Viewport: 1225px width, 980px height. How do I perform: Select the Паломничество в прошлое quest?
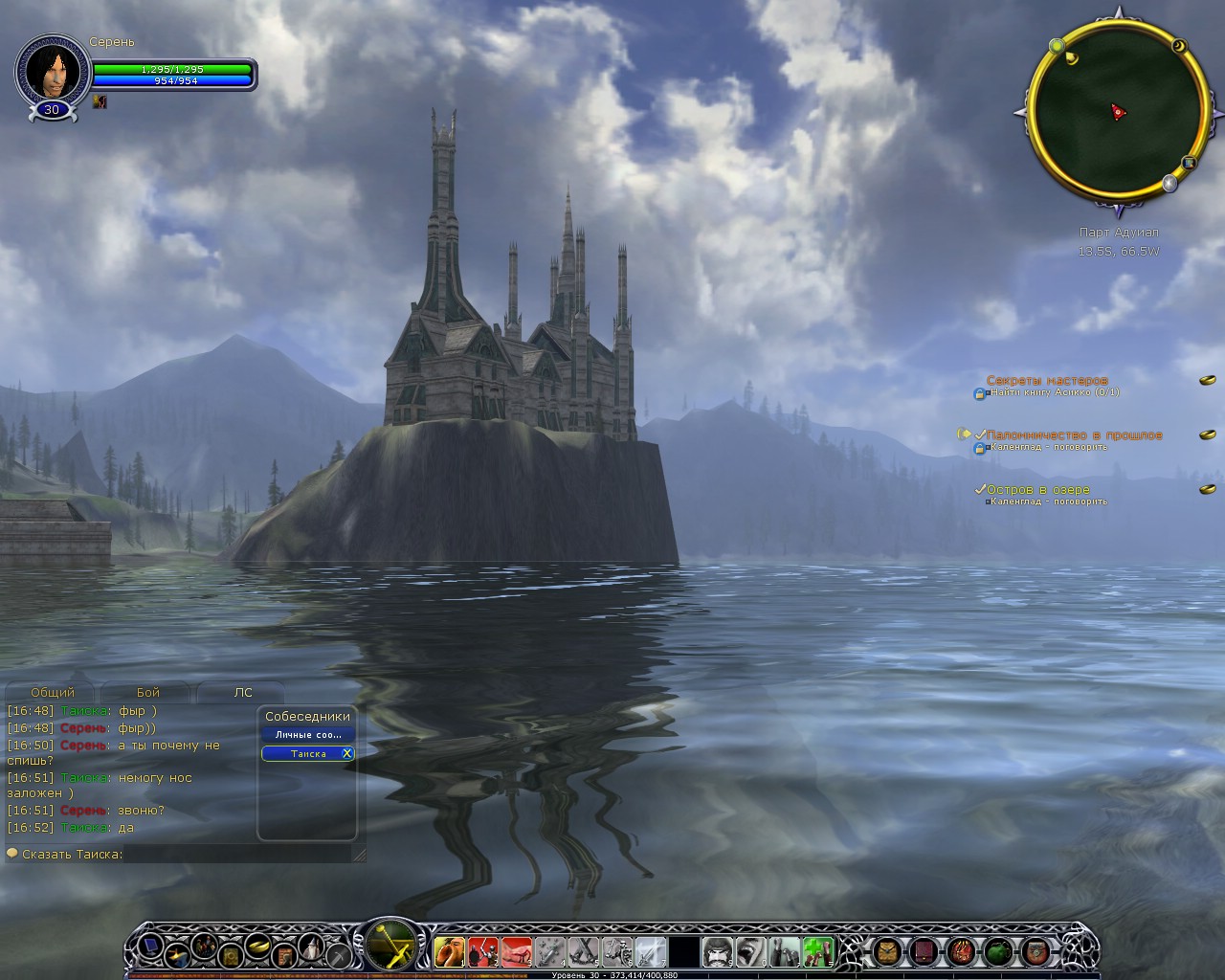[x=1074, y=434]
